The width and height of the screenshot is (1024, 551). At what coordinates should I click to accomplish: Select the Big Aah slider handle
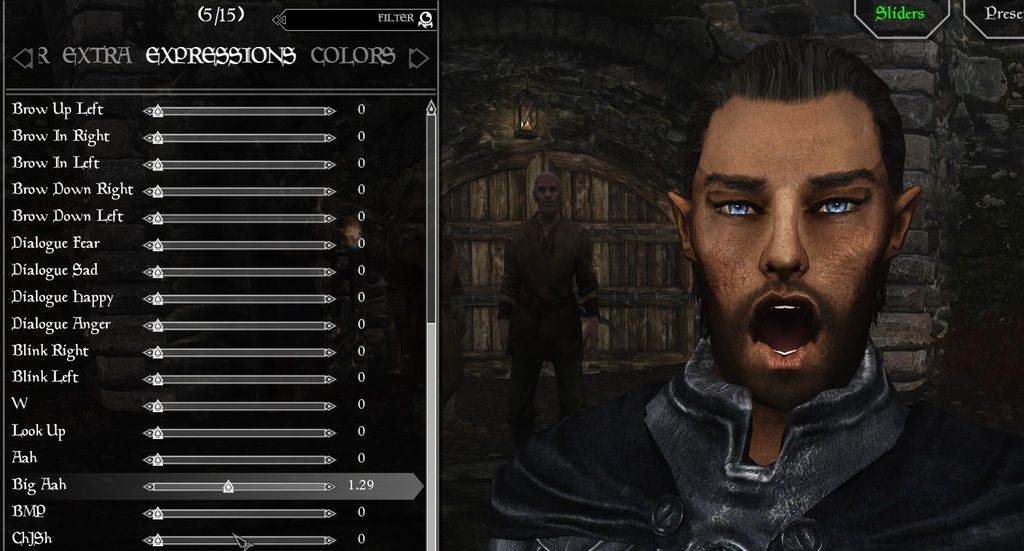pyautogui.click(x=228, y=487)
